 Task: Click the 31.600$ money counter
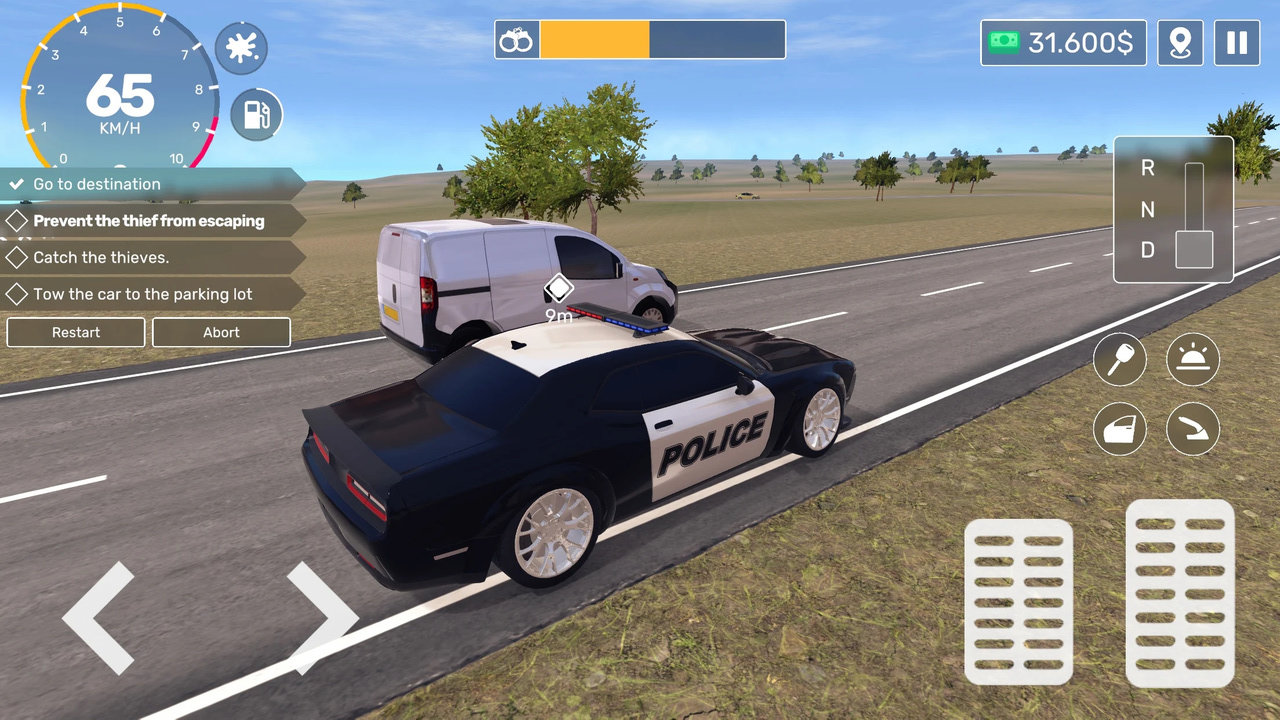coord(1063,43)
